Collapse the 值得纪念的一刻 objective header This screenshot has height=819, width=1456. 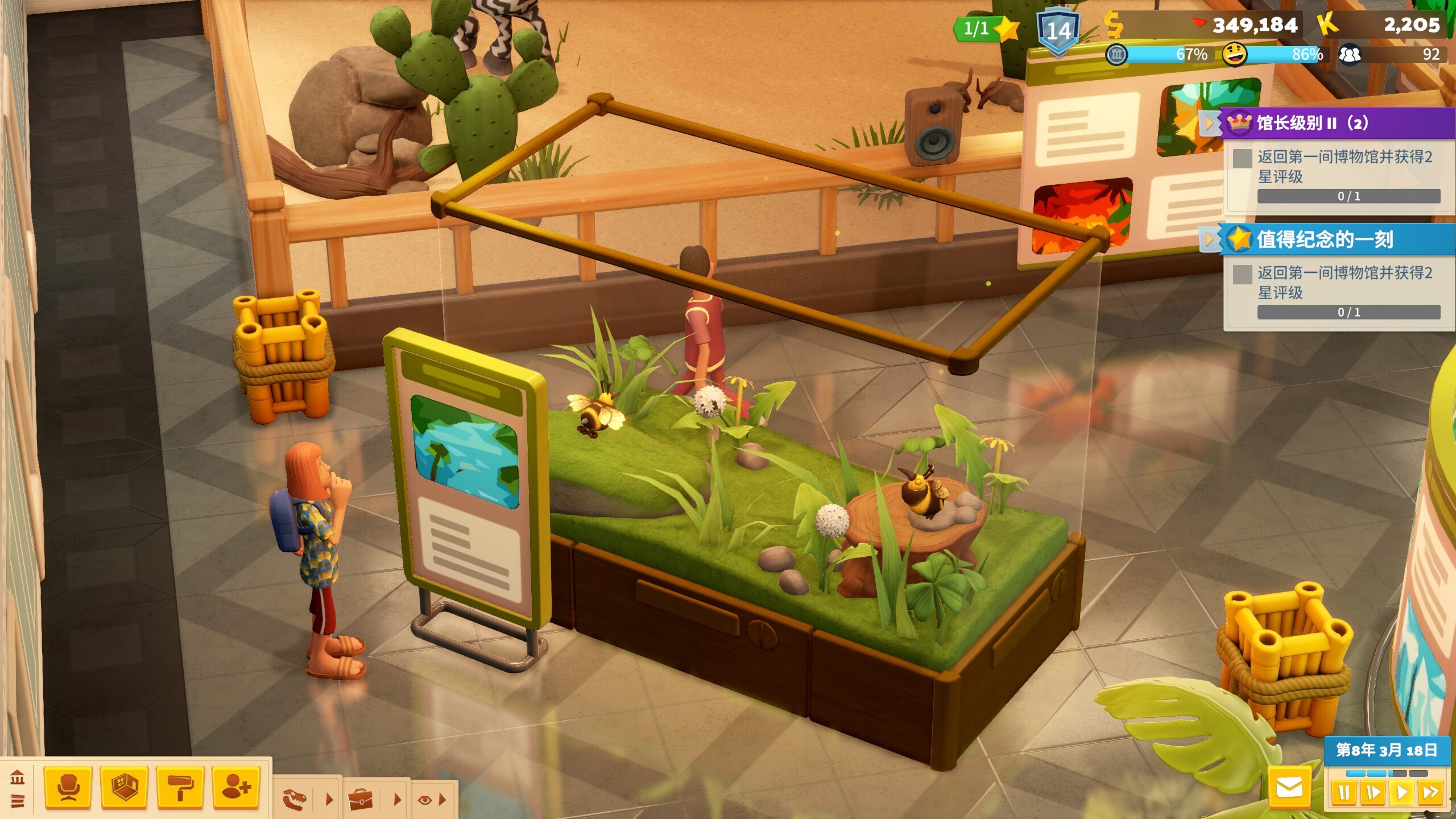[1209, 239]
